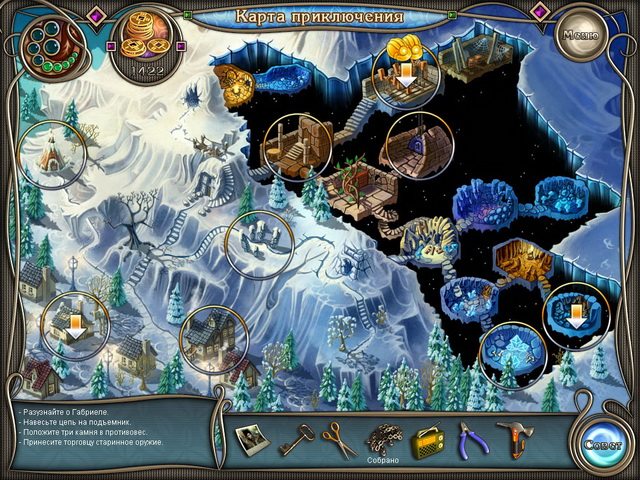Select the scissors inventory item
Viewport: 640px width, 480px height.
click(x=339, y=437)
